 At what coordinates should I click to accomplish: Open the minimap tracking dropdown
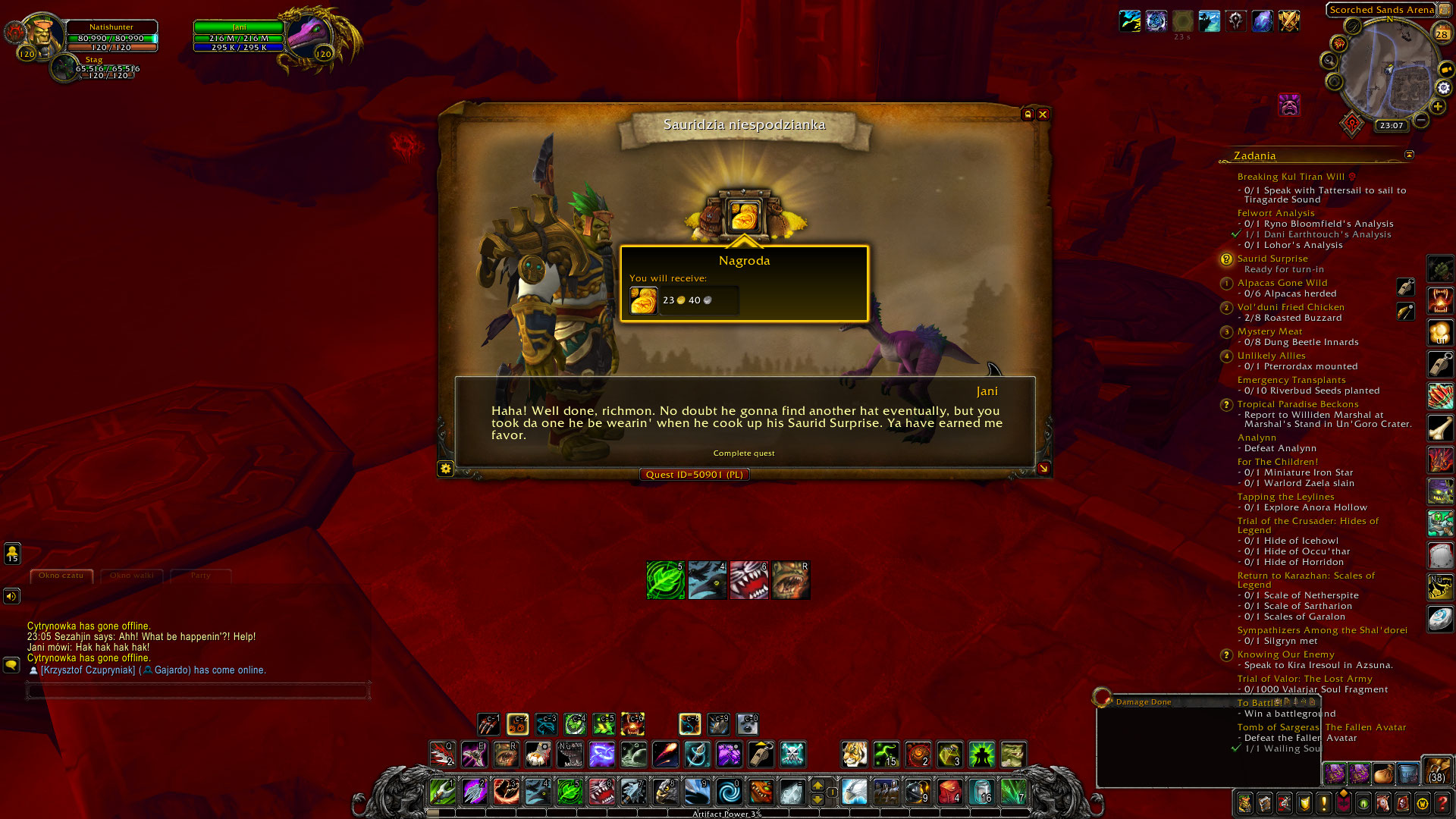pos(1330,59)
